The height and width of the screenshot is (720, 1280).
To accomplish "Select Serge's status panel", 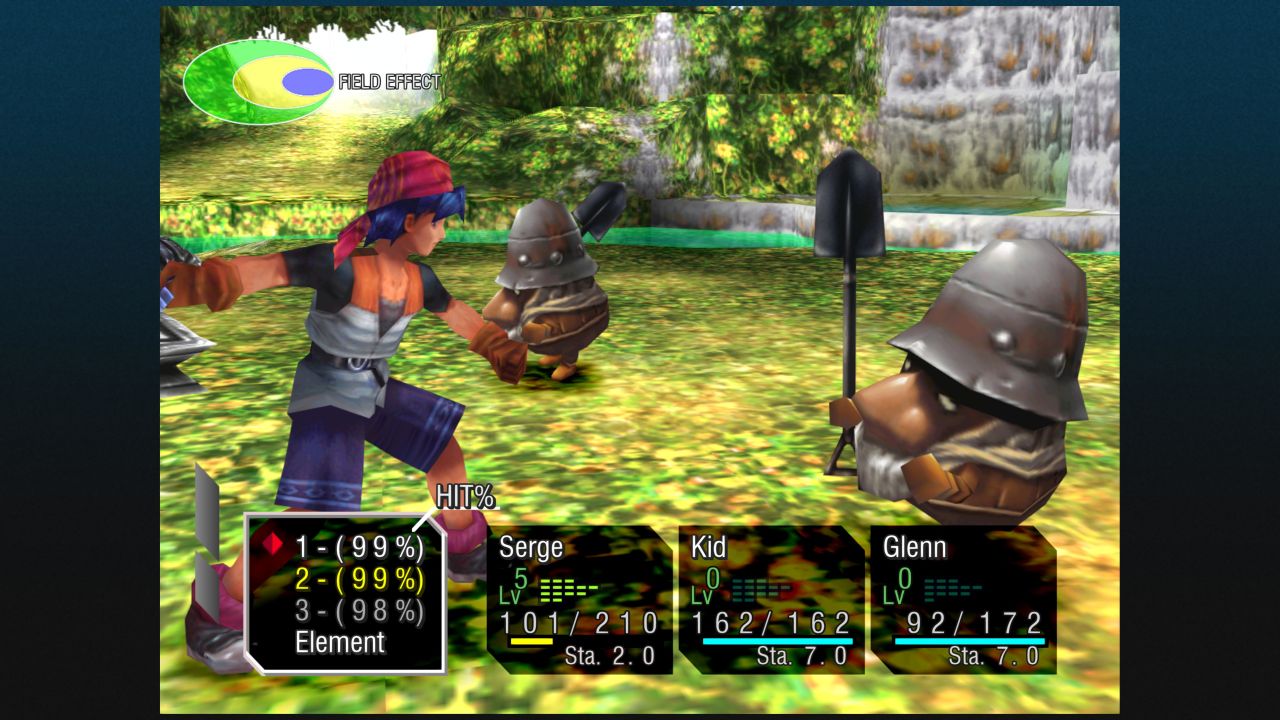I will coord(580,600).
